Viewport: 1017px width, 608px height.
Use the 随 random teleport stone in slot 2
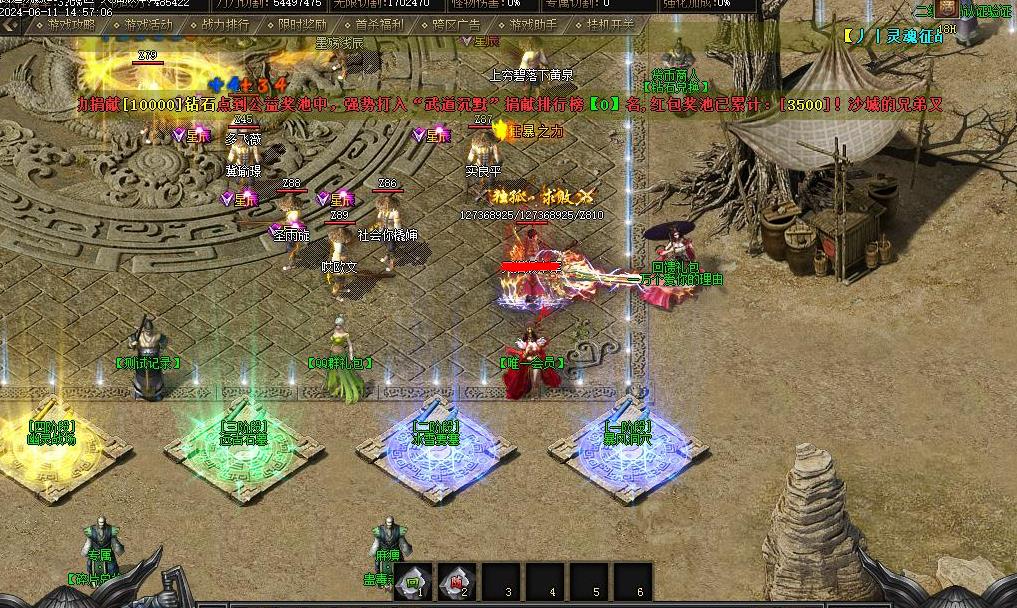coord(457,583)
